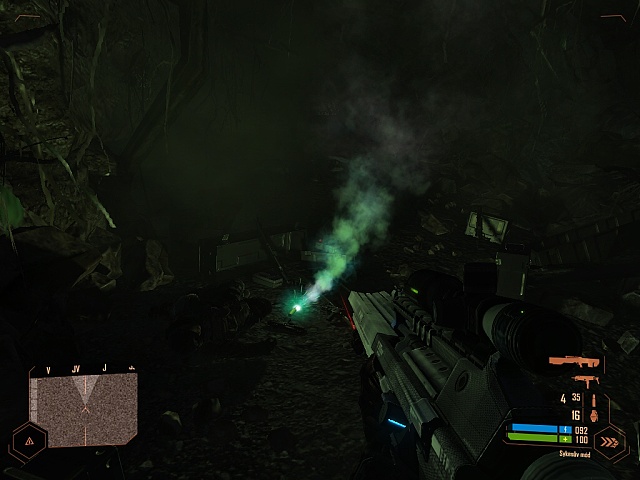This screenshot has width=640, height=480.
Task: Click the nanosuit speed mode hexagon
Action: [x=608, y=440]
